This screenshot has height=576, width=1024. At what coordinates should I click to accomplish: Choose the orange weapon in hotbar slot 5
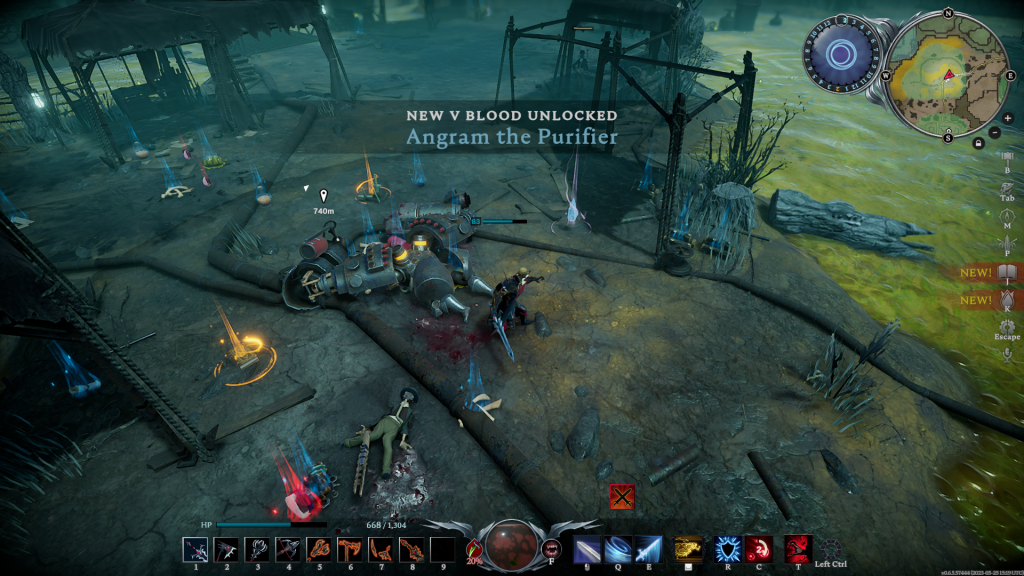[x=319, y=549]
